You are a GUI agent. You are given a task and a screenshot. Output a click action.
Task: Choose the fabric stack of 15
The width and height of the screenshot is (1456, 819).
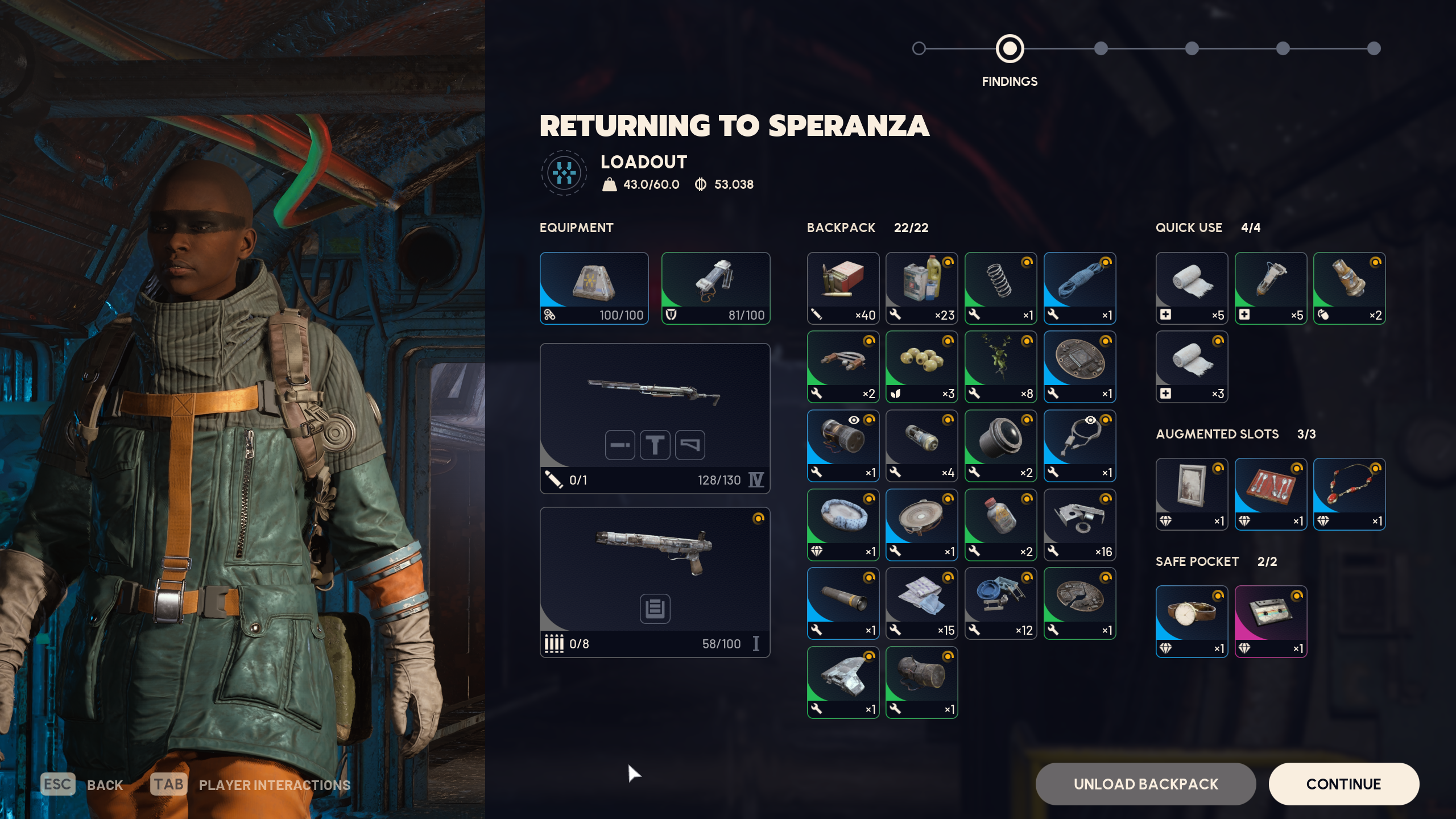pos(921,603)
